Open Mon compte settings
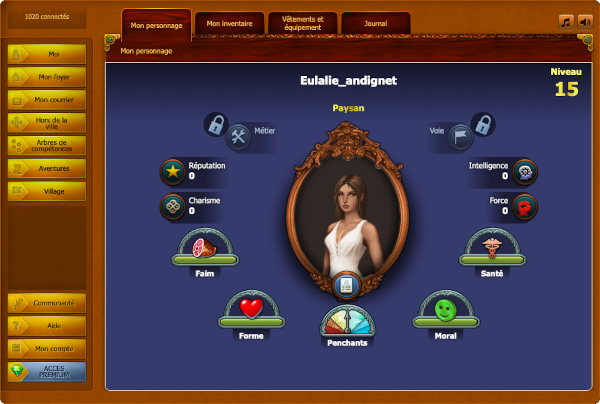This screenshot has width=600, height=404. coord(47,349)
